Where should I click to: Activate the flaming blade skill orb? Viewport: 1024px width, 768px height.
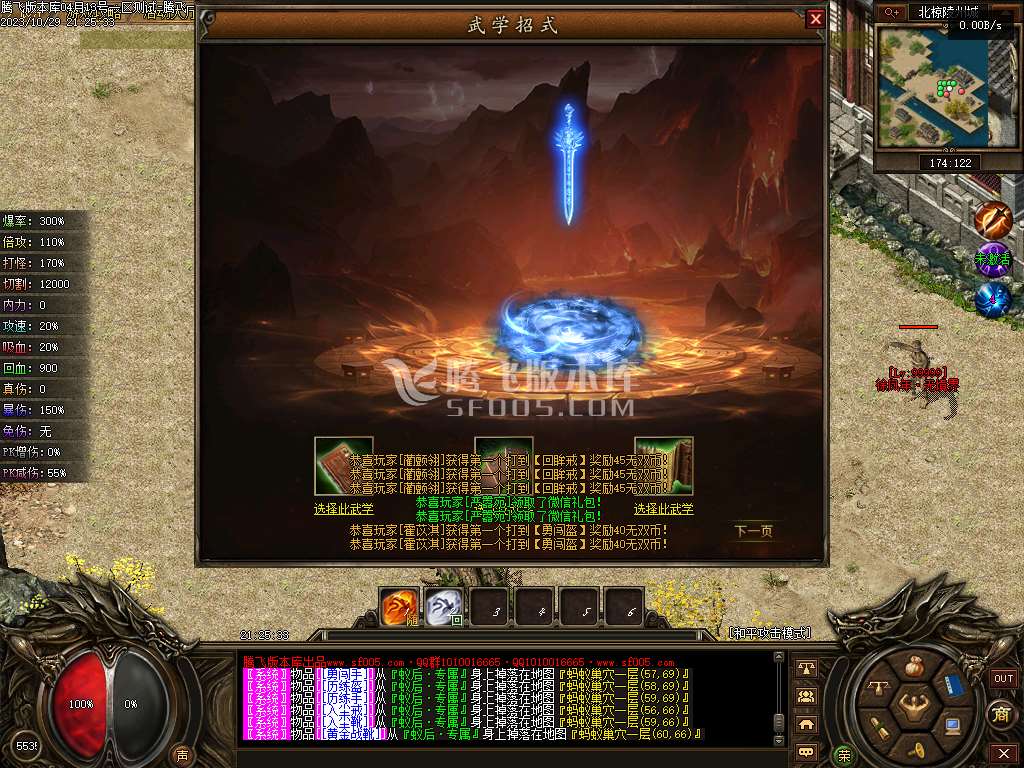993,219
